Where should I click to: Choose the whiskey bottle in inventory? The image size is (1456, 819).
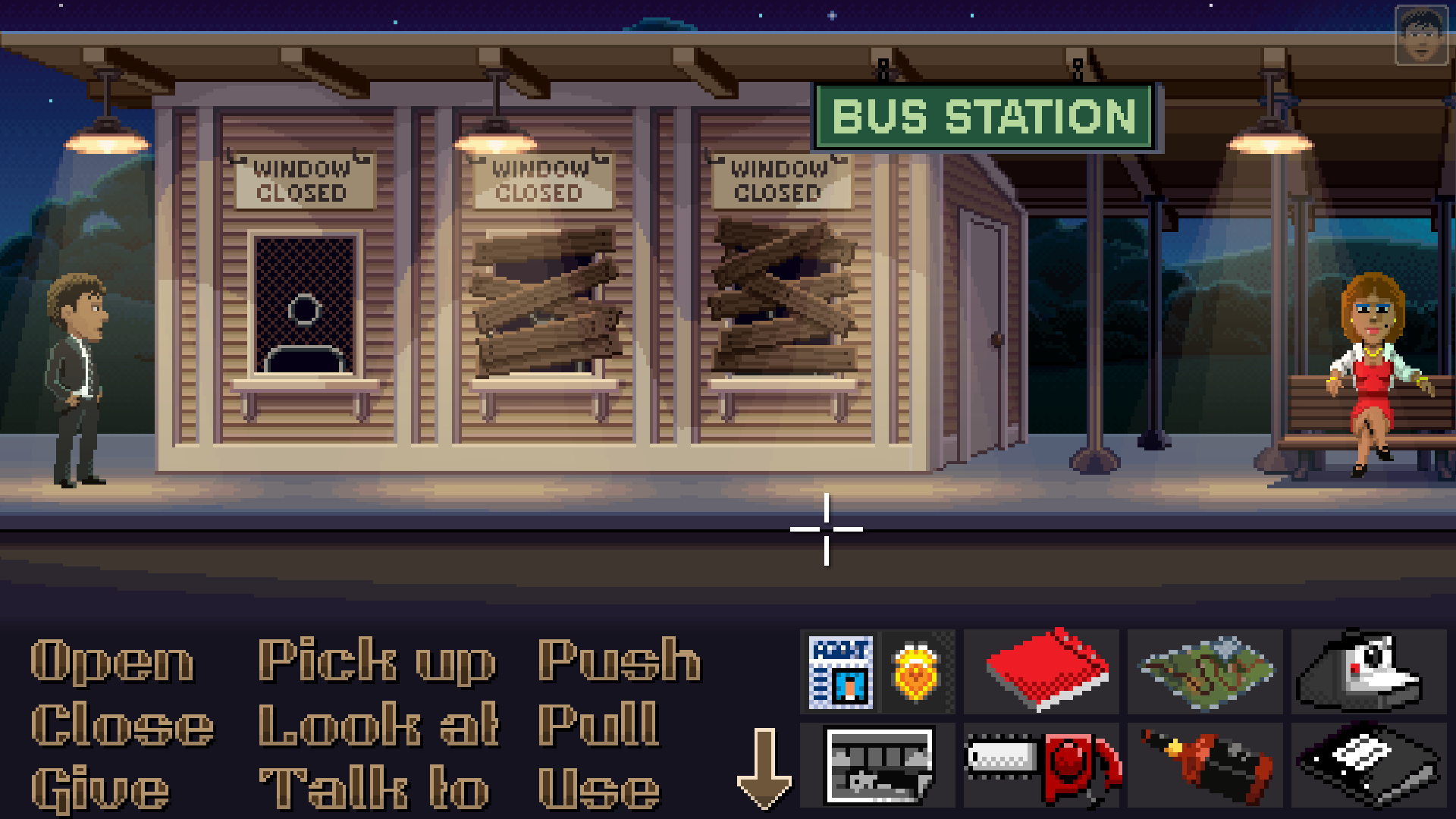[1206, 764]
